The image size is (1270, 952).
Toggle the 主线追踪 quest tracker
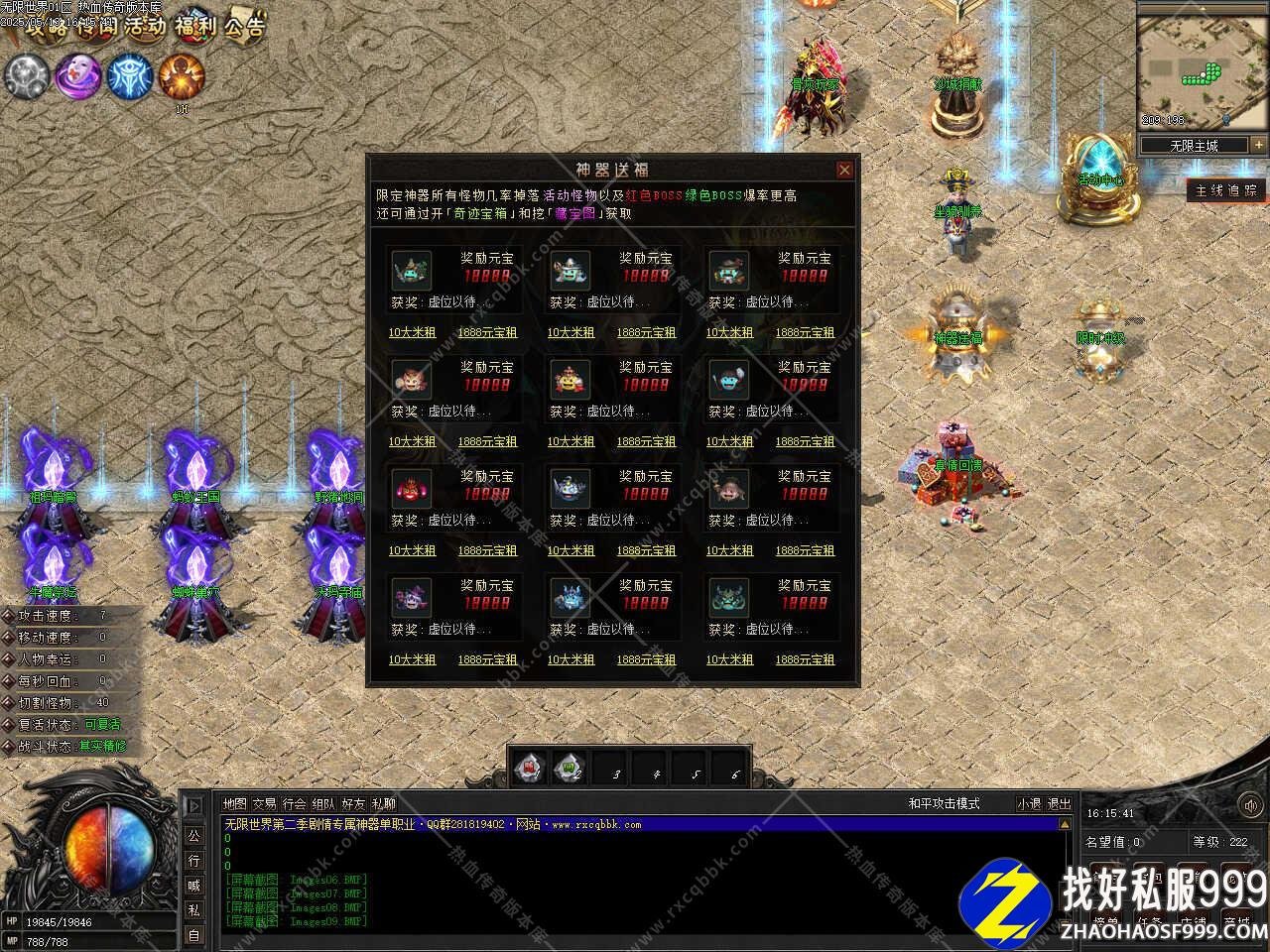1226,190
